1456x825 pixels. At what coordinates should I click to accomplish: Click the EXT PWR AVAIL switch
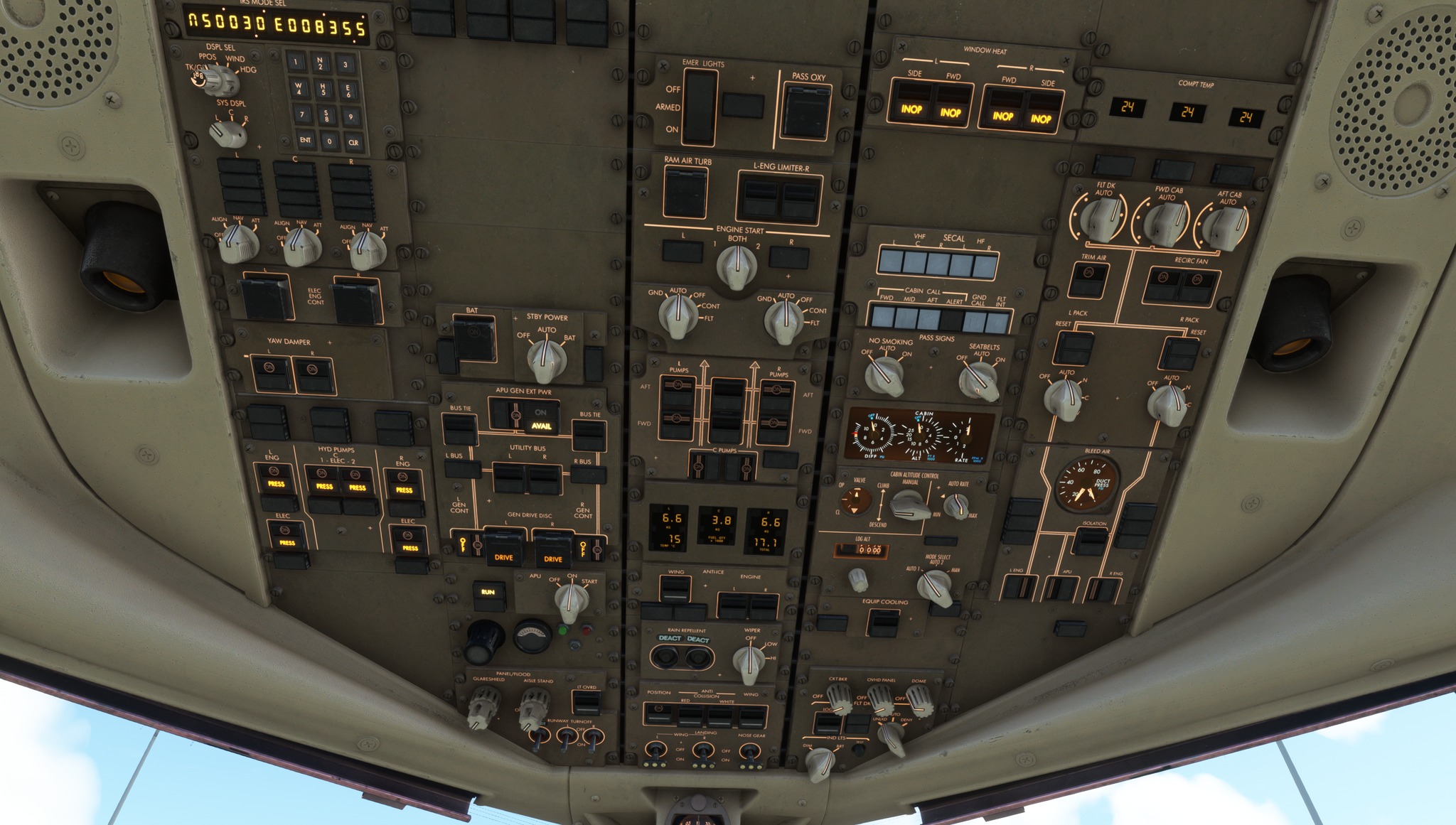(541, 419)
